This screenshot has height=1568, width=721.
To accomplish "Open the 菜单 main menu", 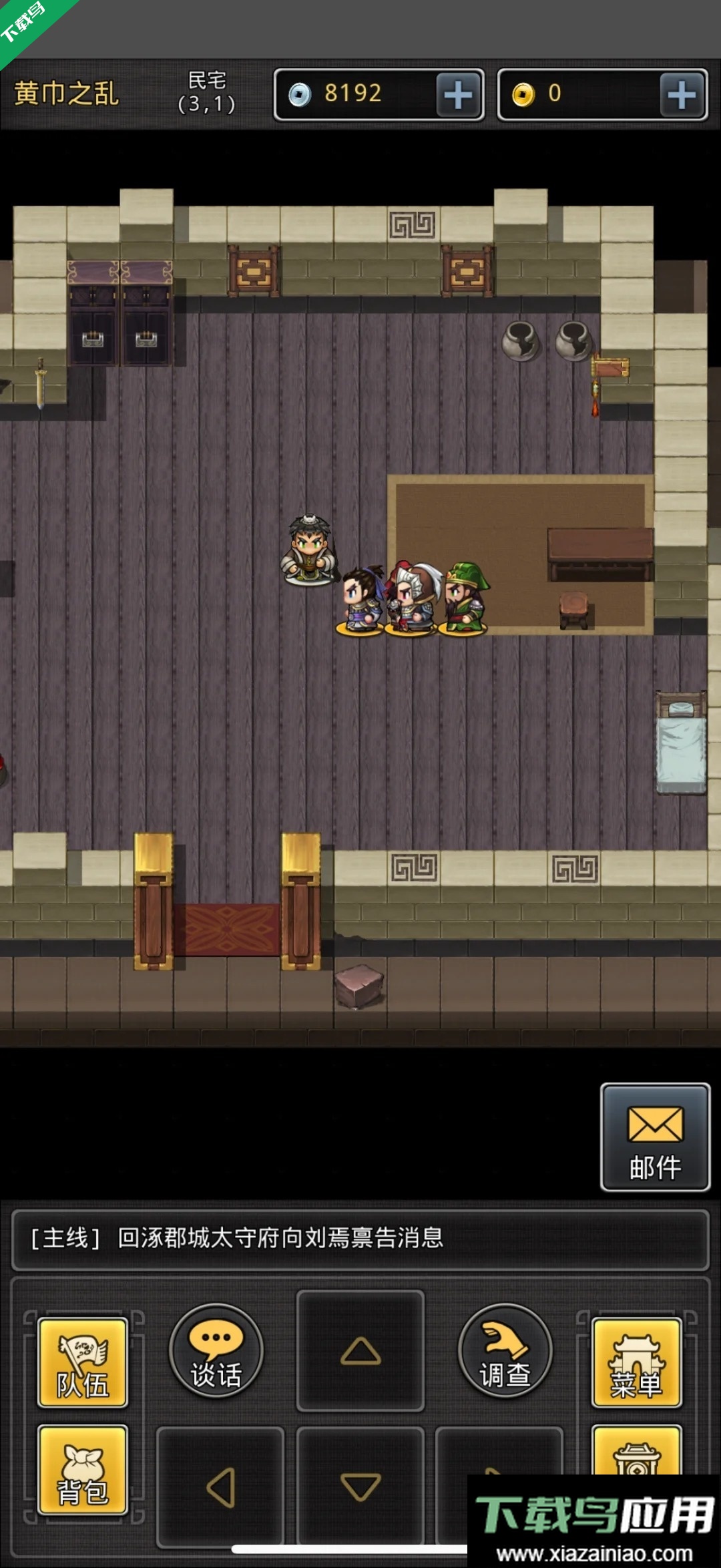I will click(636, 1363).
